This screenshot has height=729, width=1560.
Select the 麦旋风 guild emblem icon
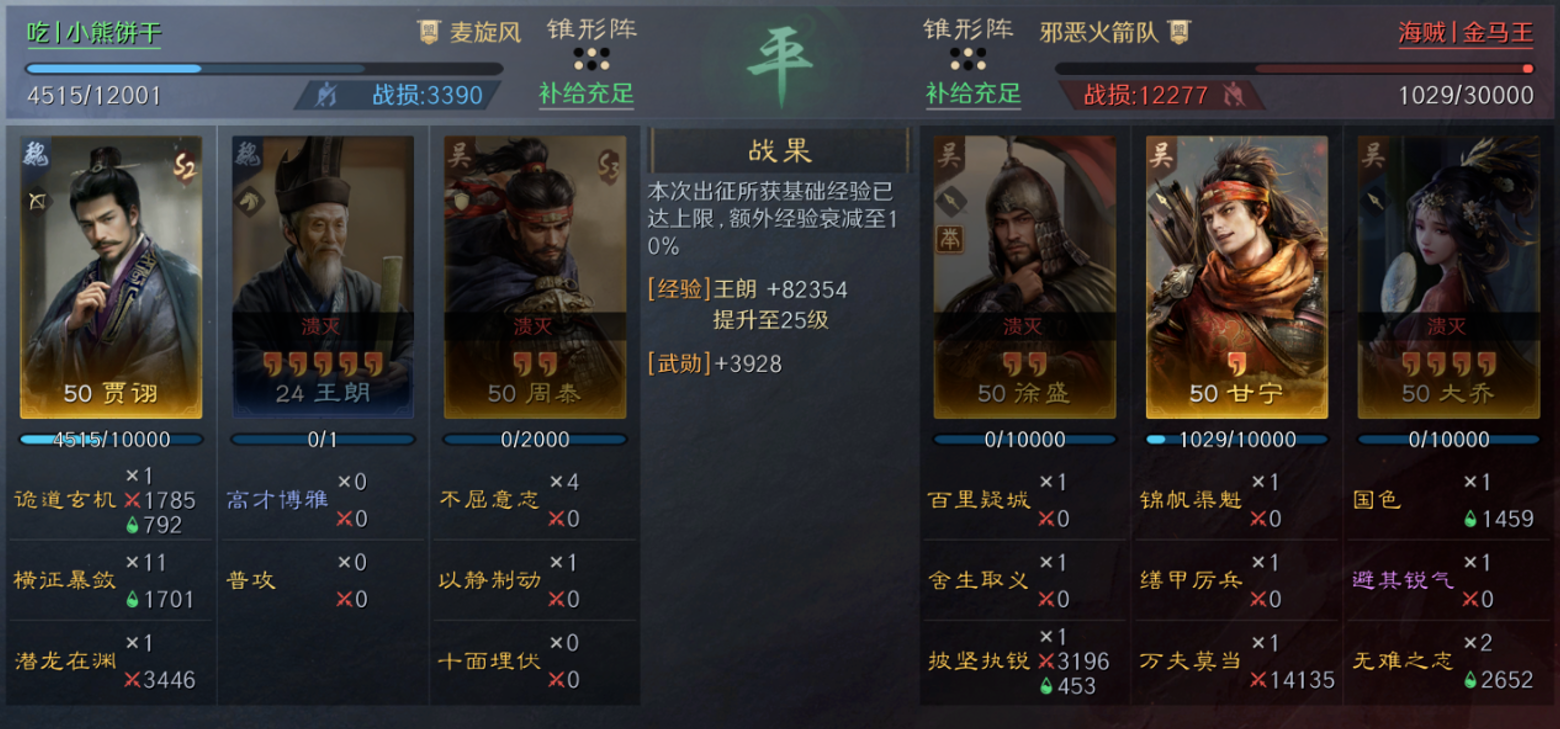[429, 31]
